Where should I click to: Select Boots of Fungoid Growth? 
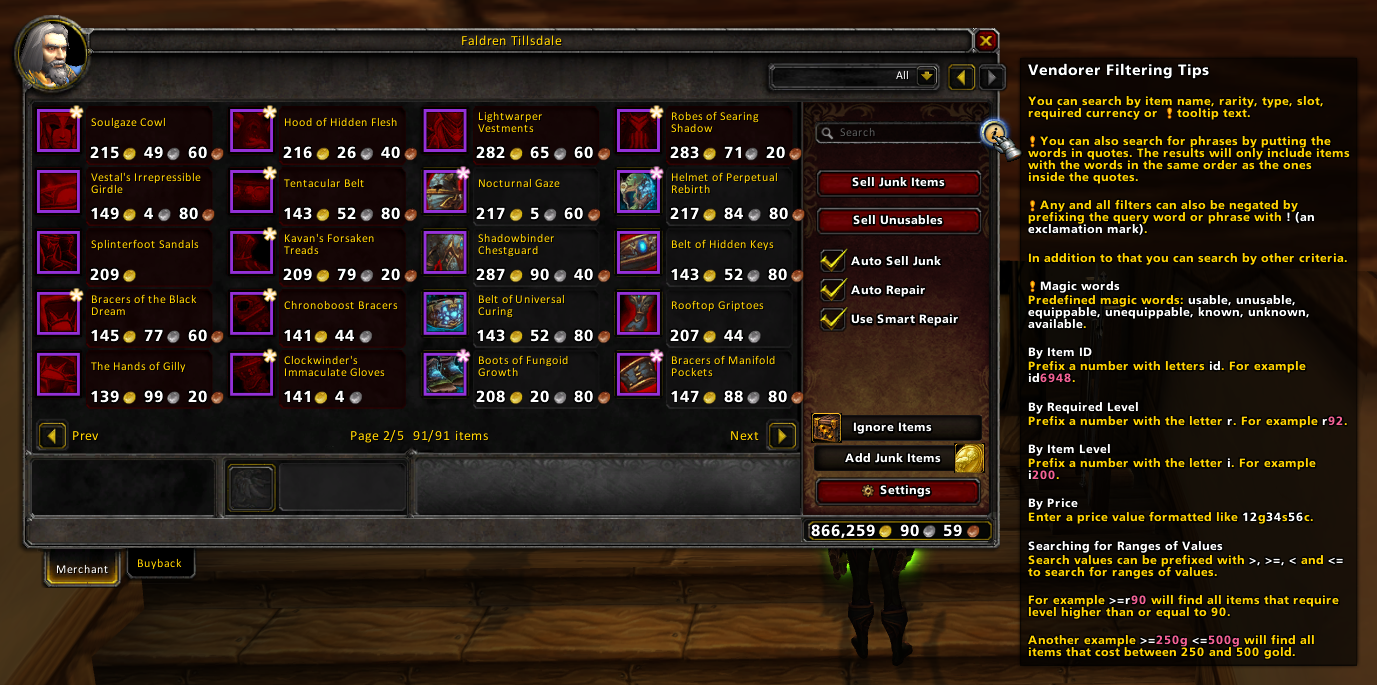click(x=444, y=374)
